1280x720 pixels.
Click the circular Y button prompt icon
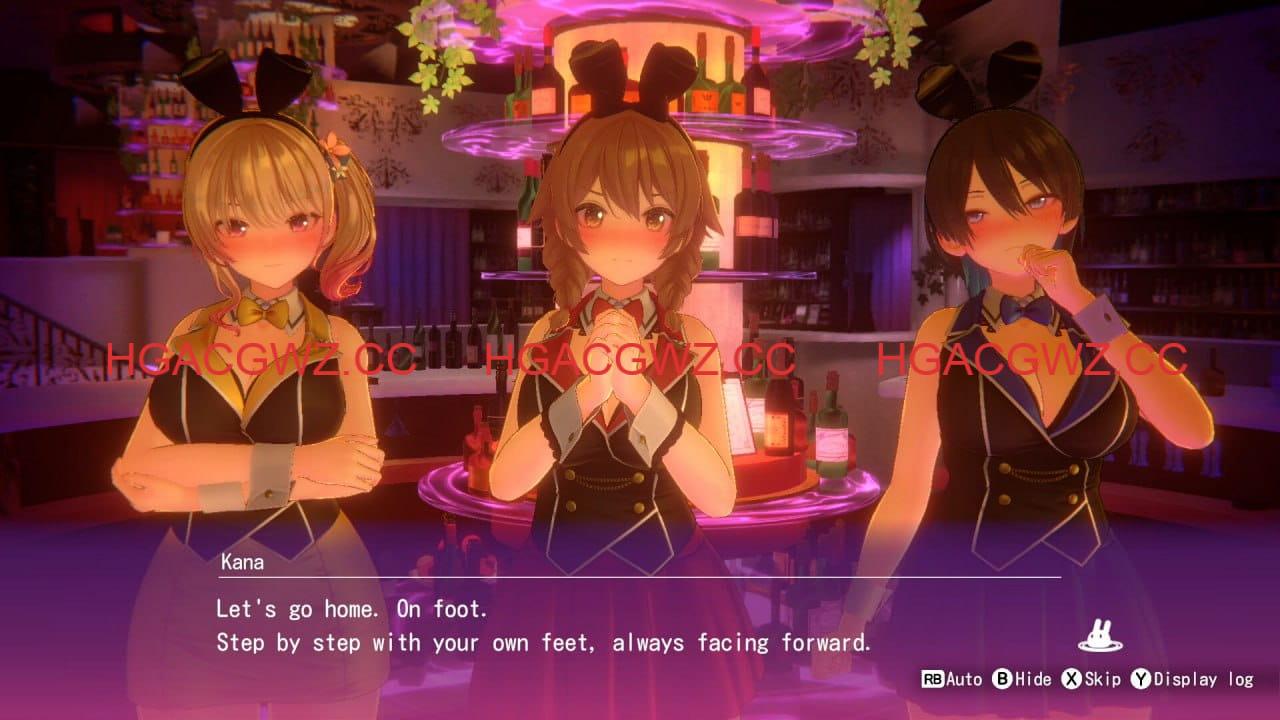click(x=1142, y=678)
